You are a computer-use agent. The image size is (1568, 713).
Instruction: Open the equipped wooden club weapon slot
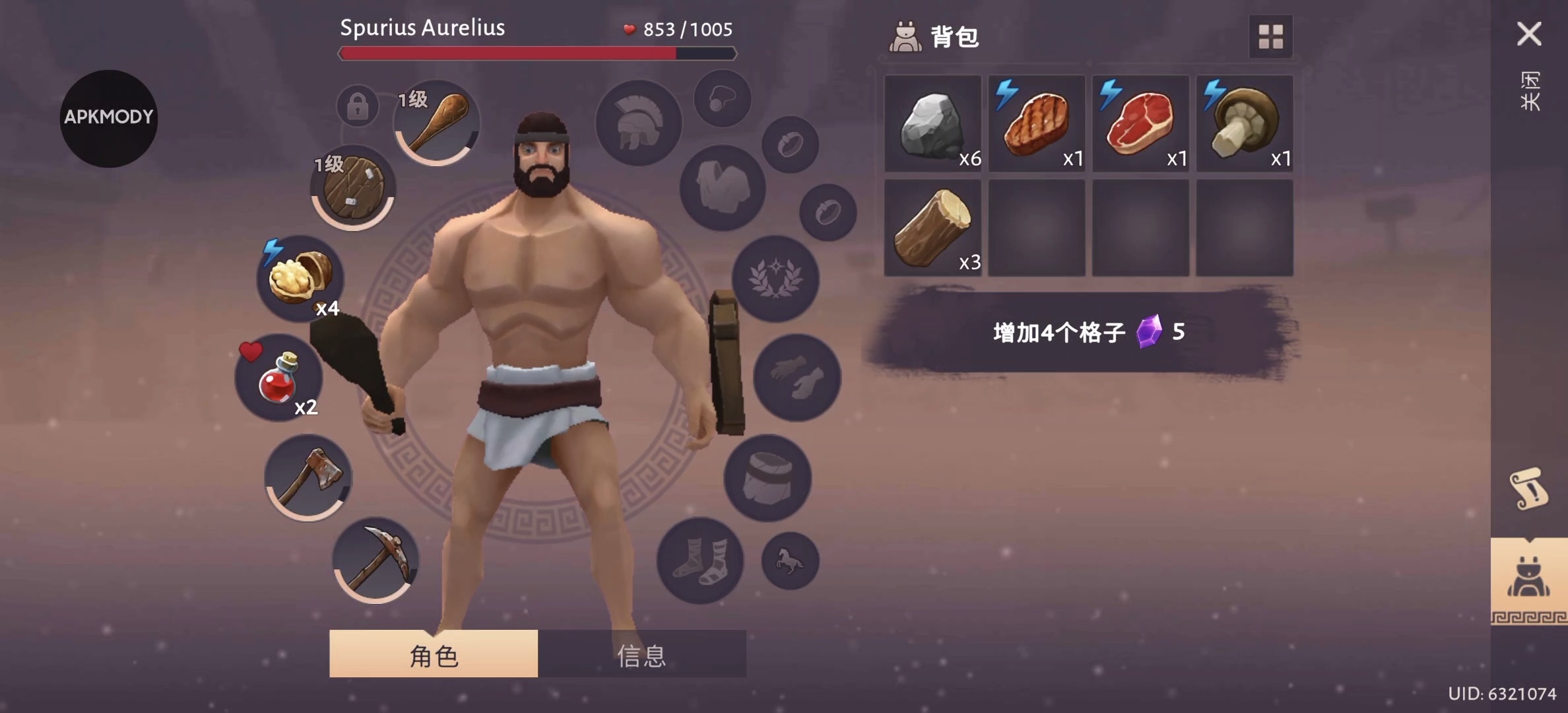click(x=436, y=123)
